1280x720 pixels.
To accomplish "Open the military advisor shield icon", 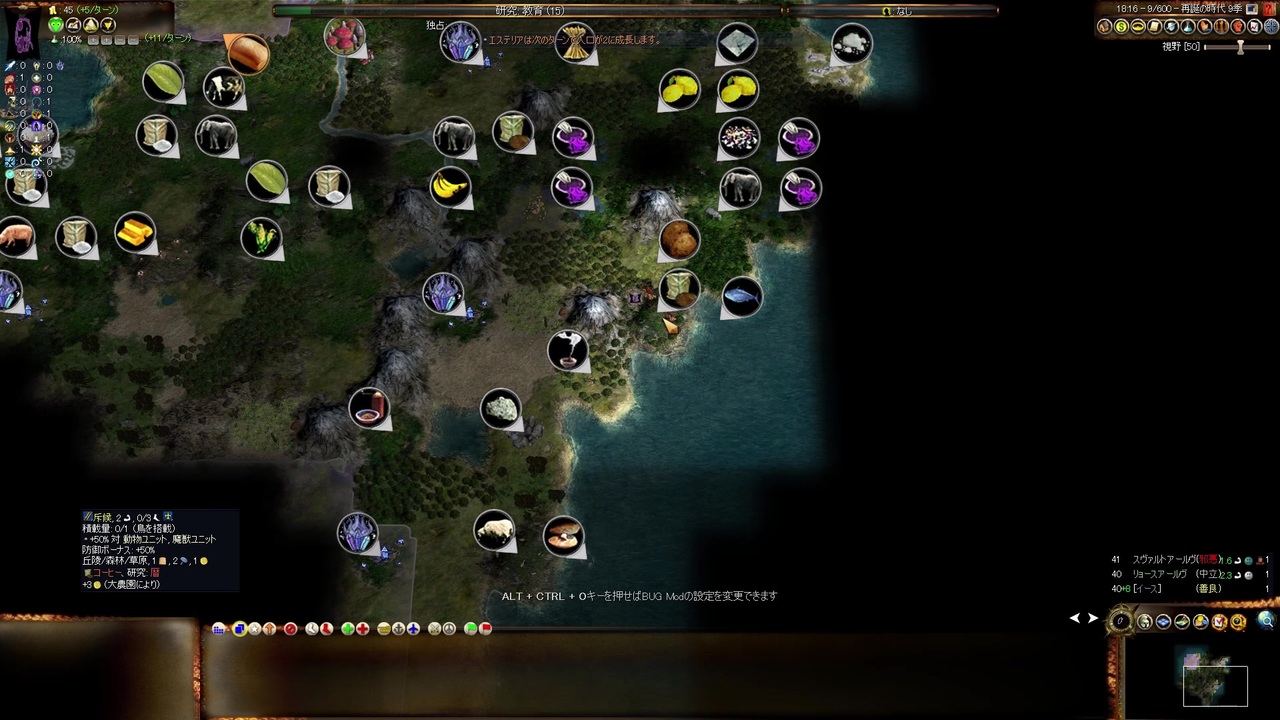I will pos(1171,26).
